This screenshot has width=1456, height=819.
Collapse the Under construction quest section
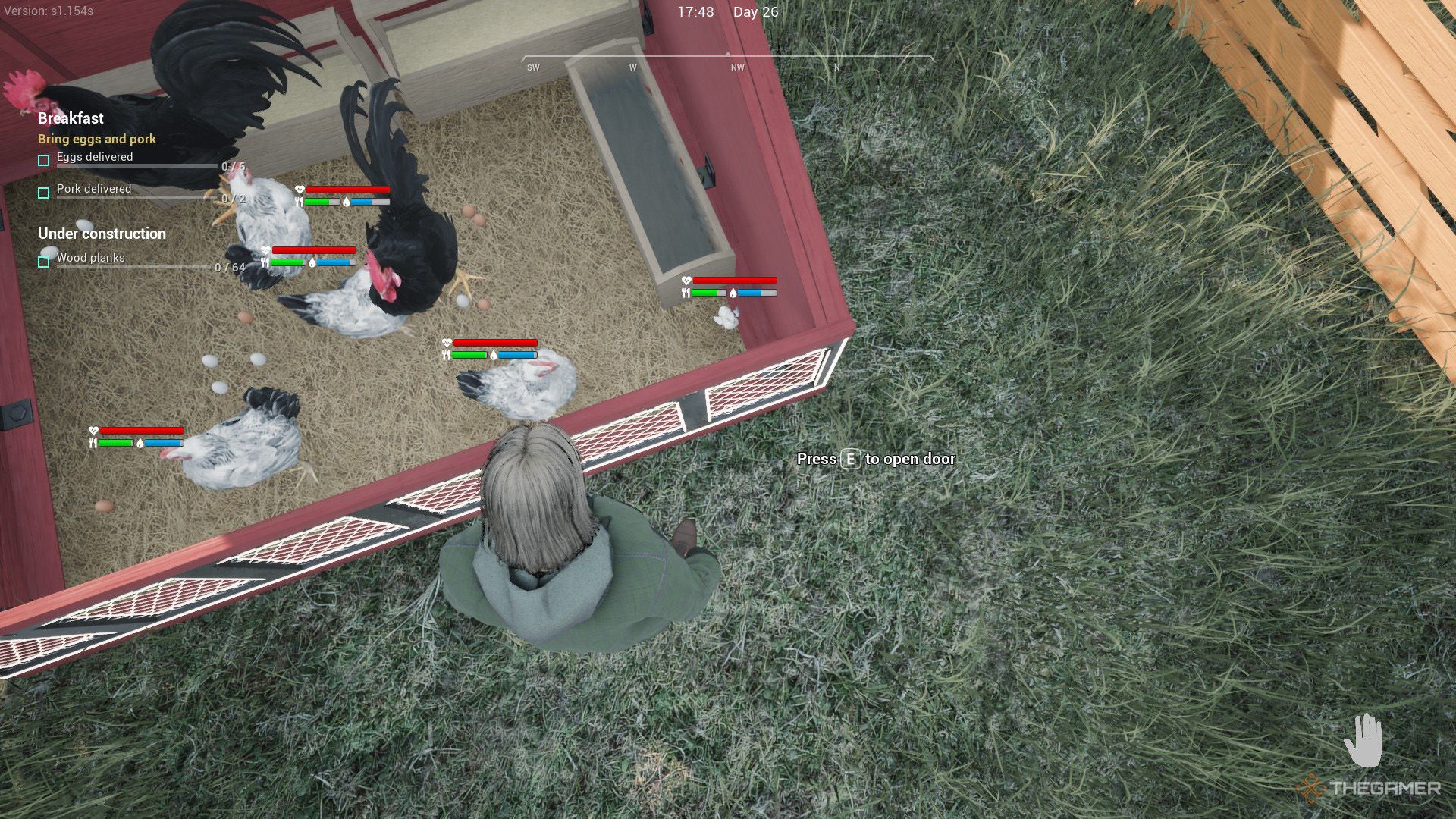102,234
